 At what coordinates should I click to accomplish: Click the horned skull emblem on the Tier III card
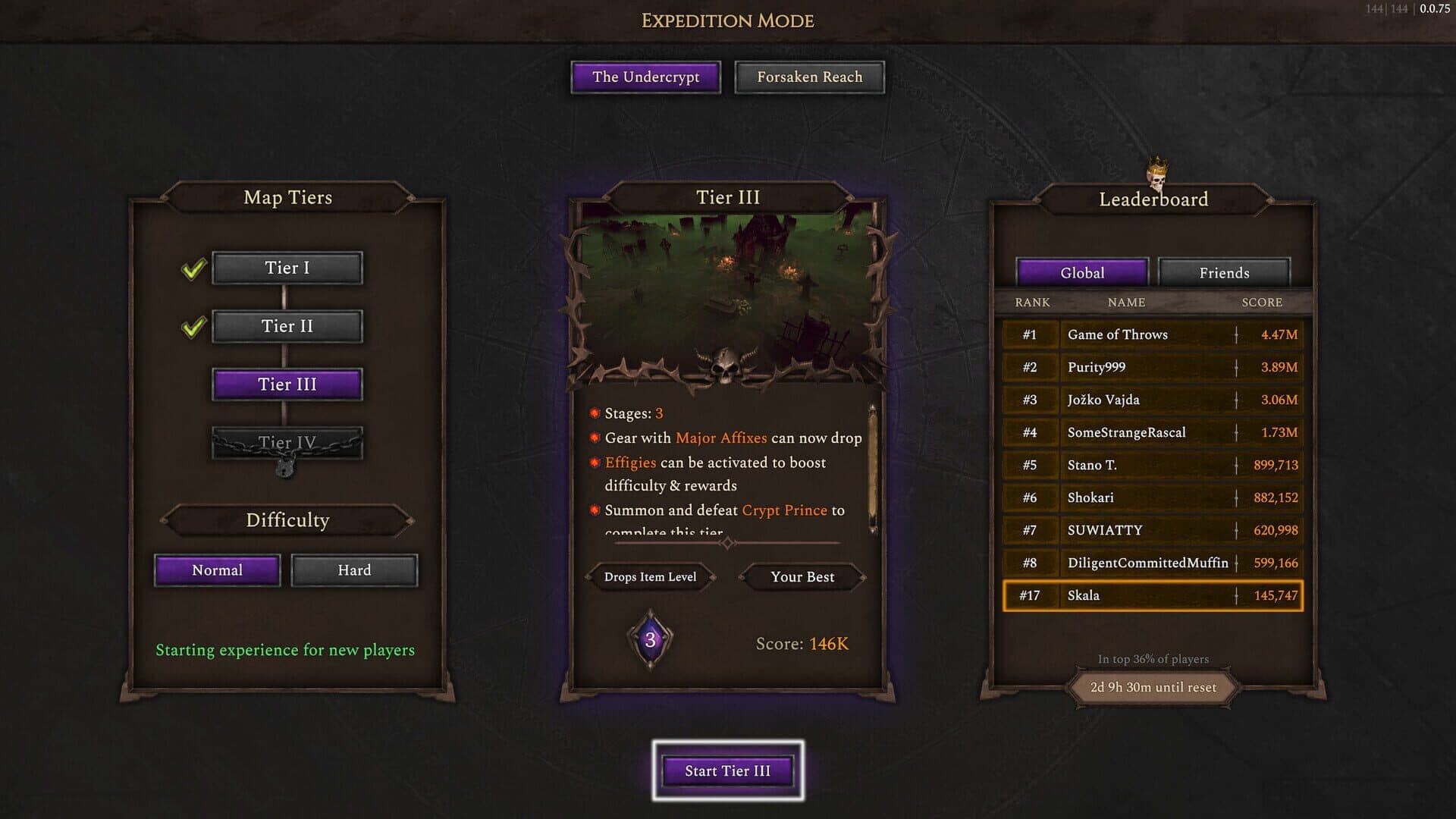point(726,366)
